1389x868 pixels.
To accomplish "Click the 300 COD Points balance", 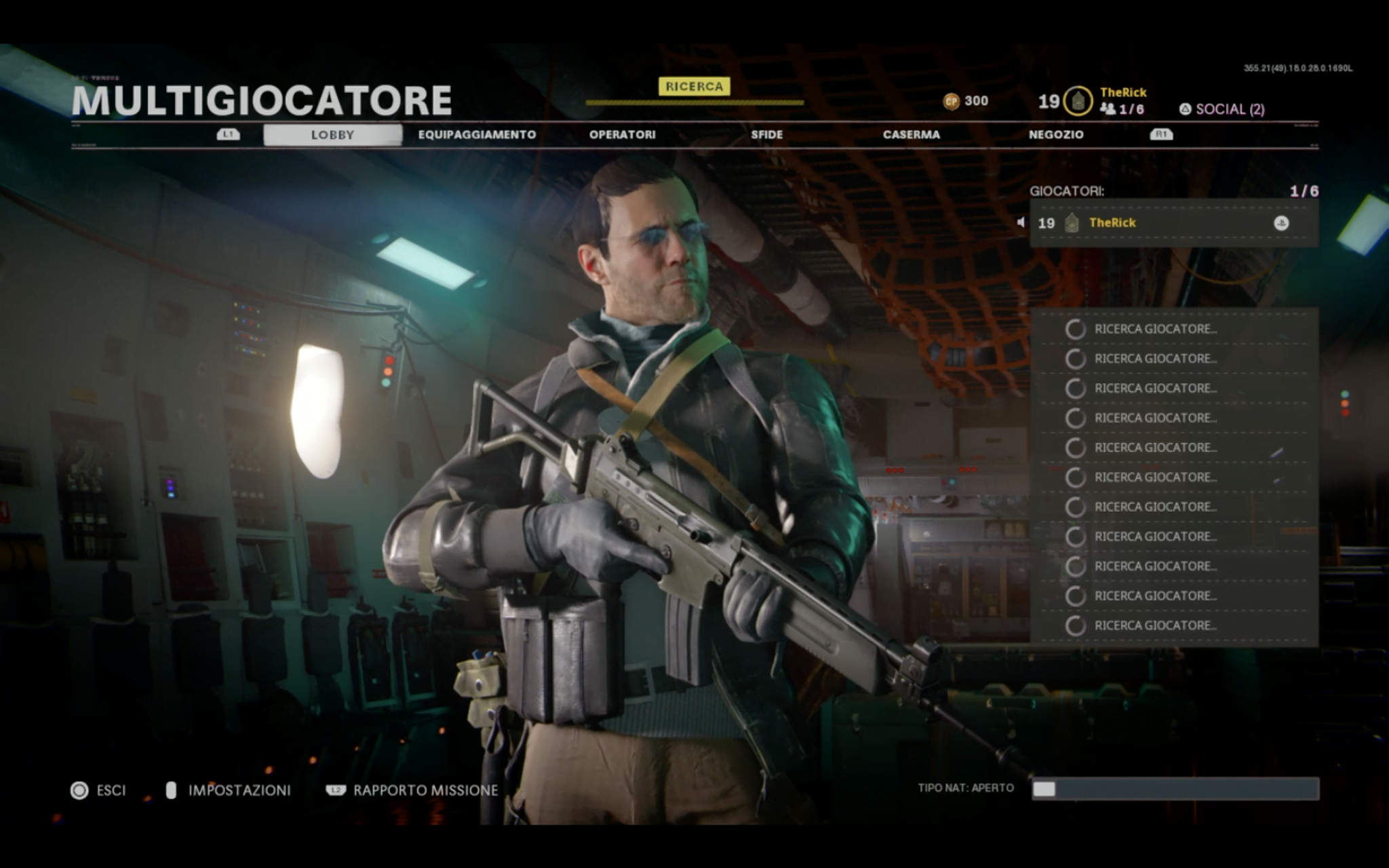I will click(x=966, y=101).
